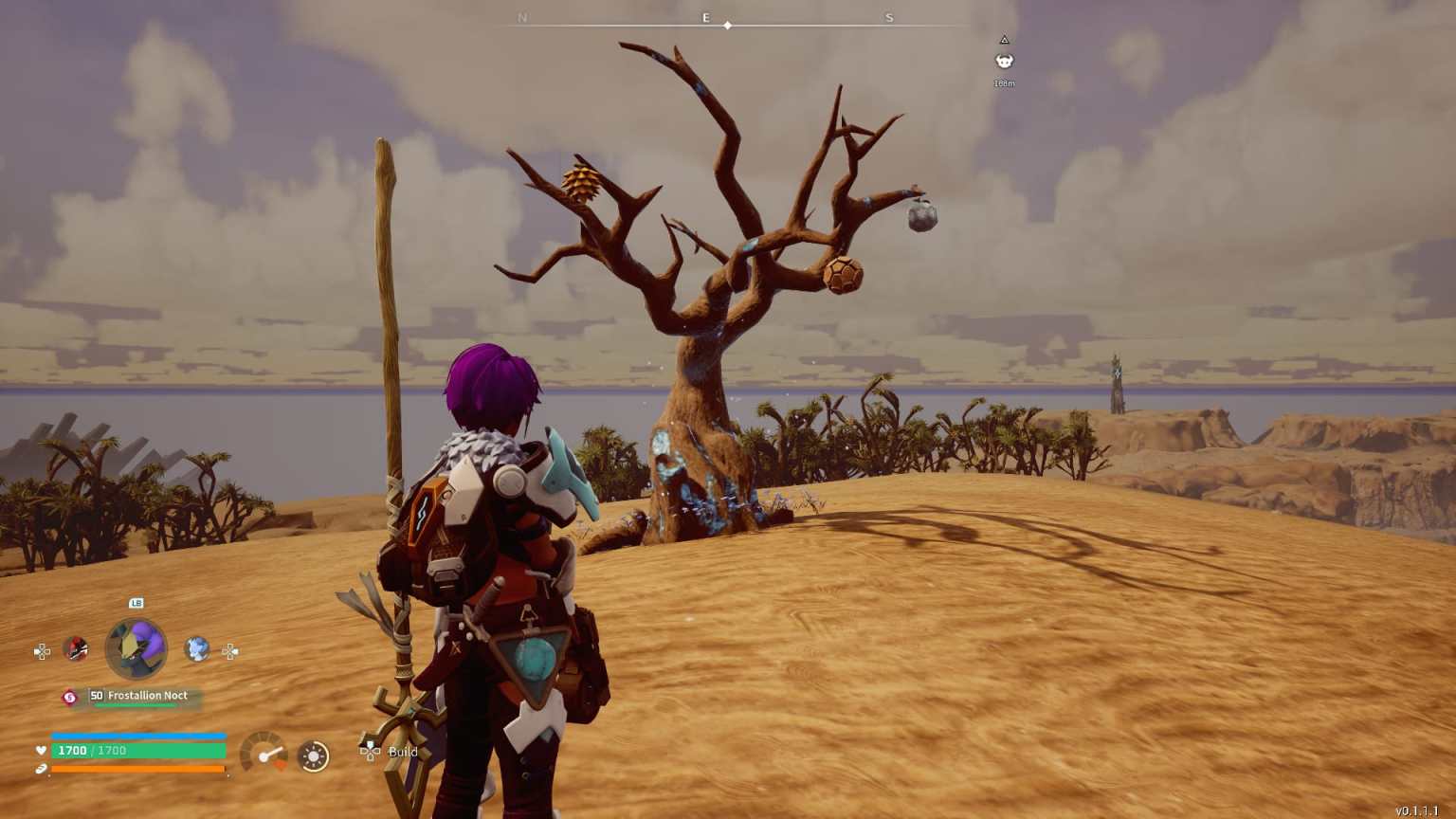Click the skull enemy marker showing 188m
1456x819 pixels.
1004,62
